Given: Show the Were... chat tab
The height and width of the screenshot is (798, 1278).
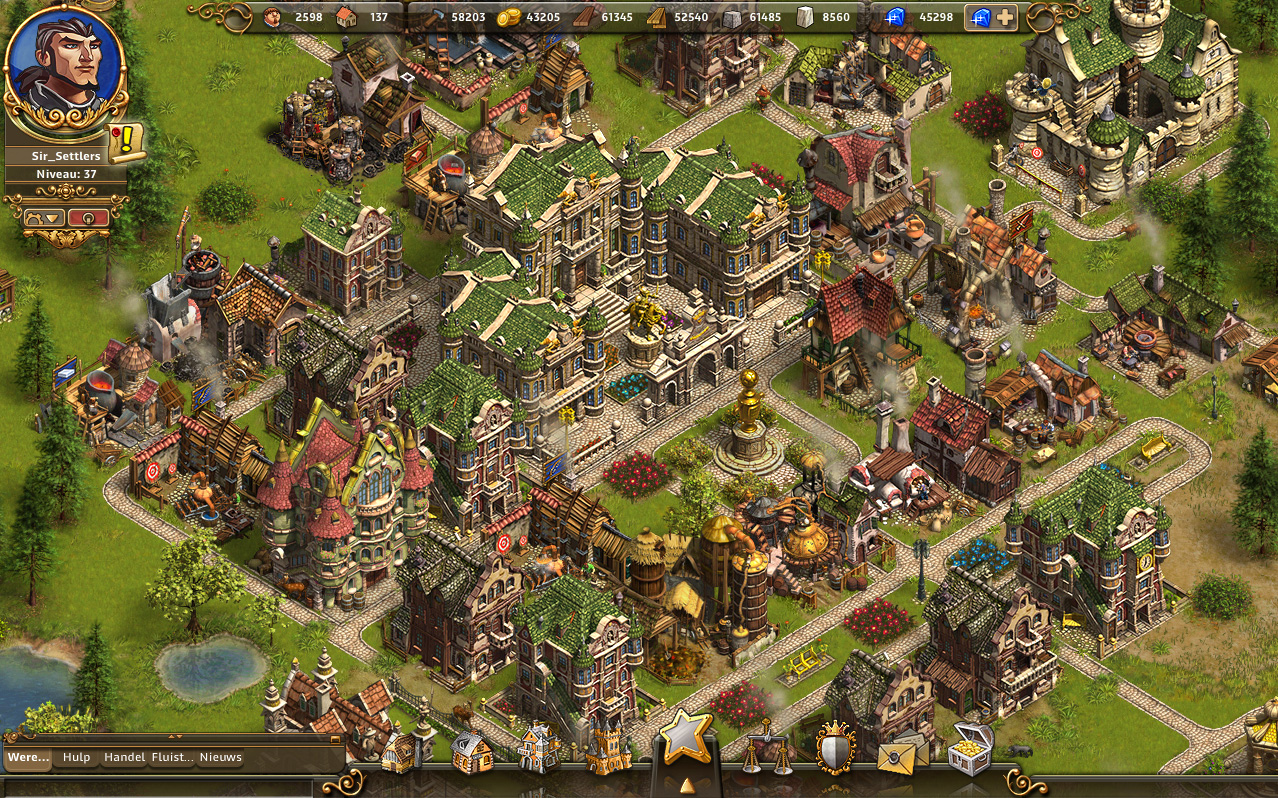Looking at the screenshot, I should [x=28, y=758].
